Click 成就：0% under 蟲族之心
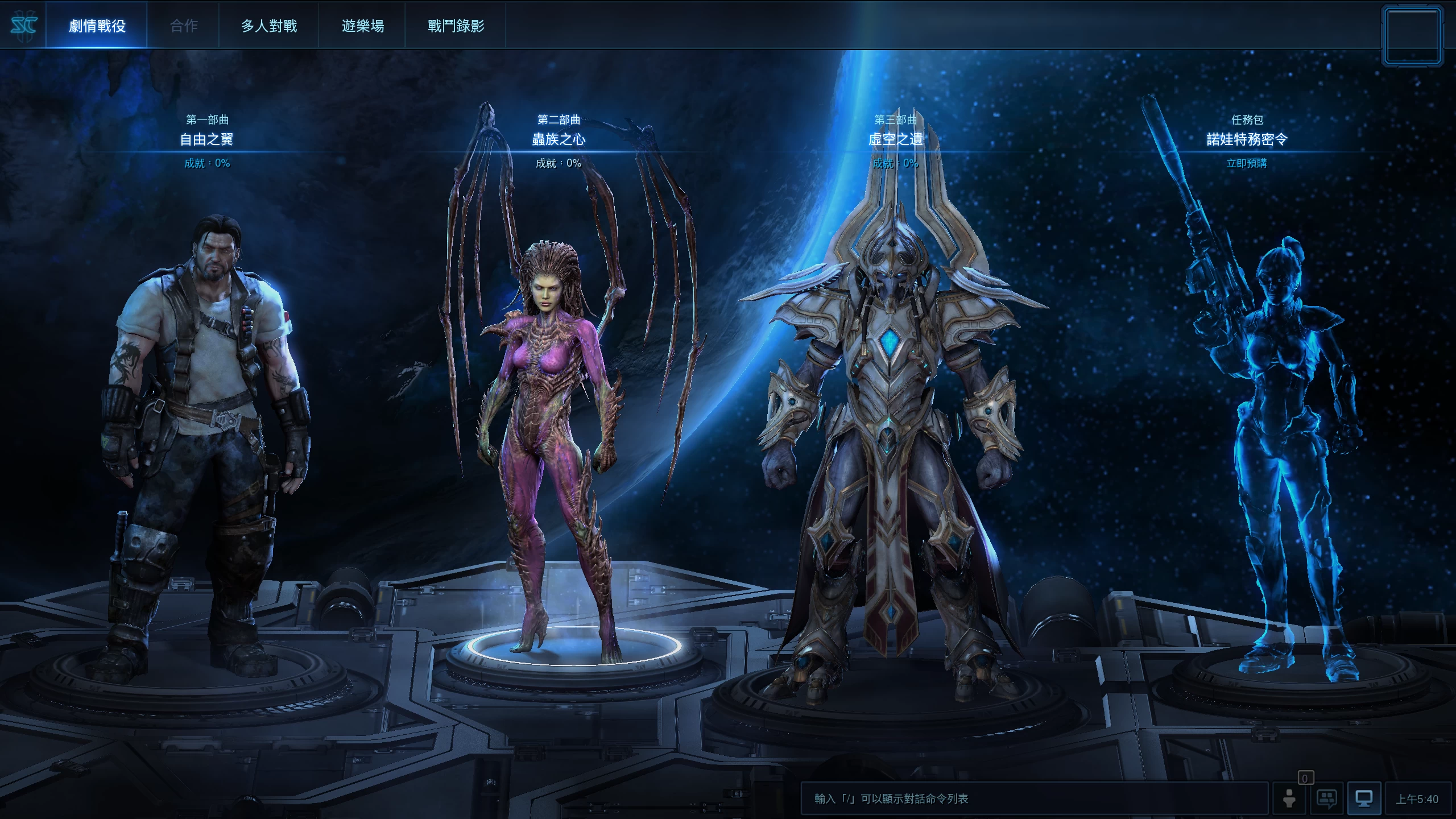The image size is (1456, 819). point(560,163)
